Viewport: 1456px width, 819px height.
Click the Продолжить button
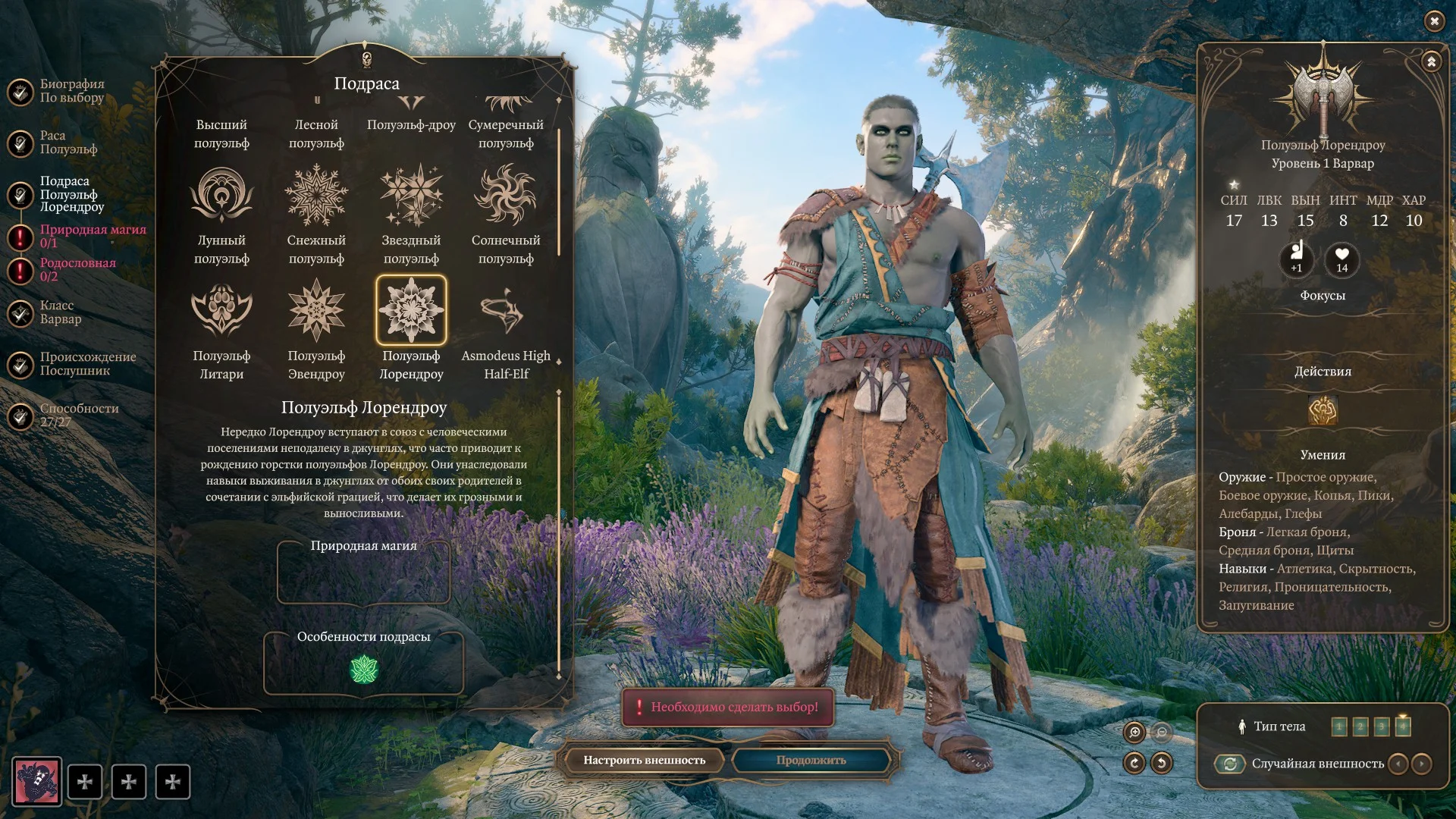point(811,760)
